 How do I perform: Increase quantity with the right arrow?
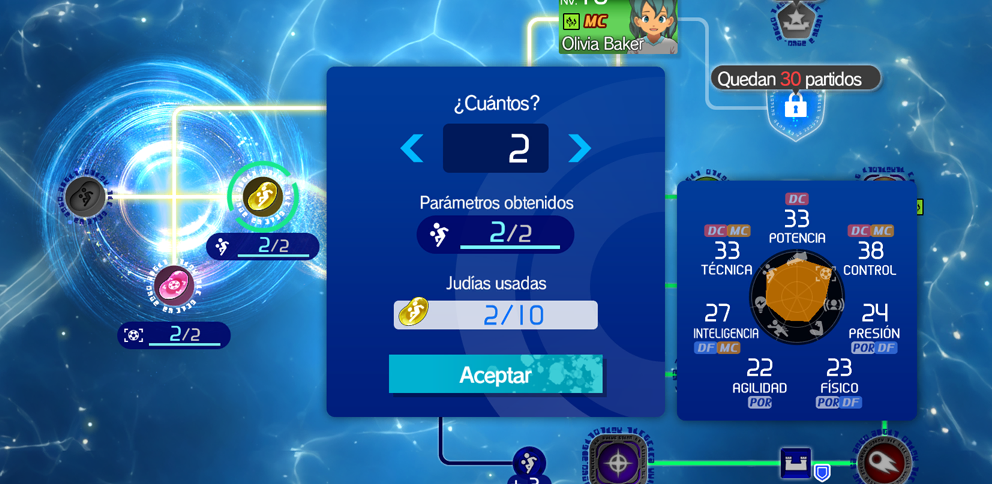click(x=579, y=148)
